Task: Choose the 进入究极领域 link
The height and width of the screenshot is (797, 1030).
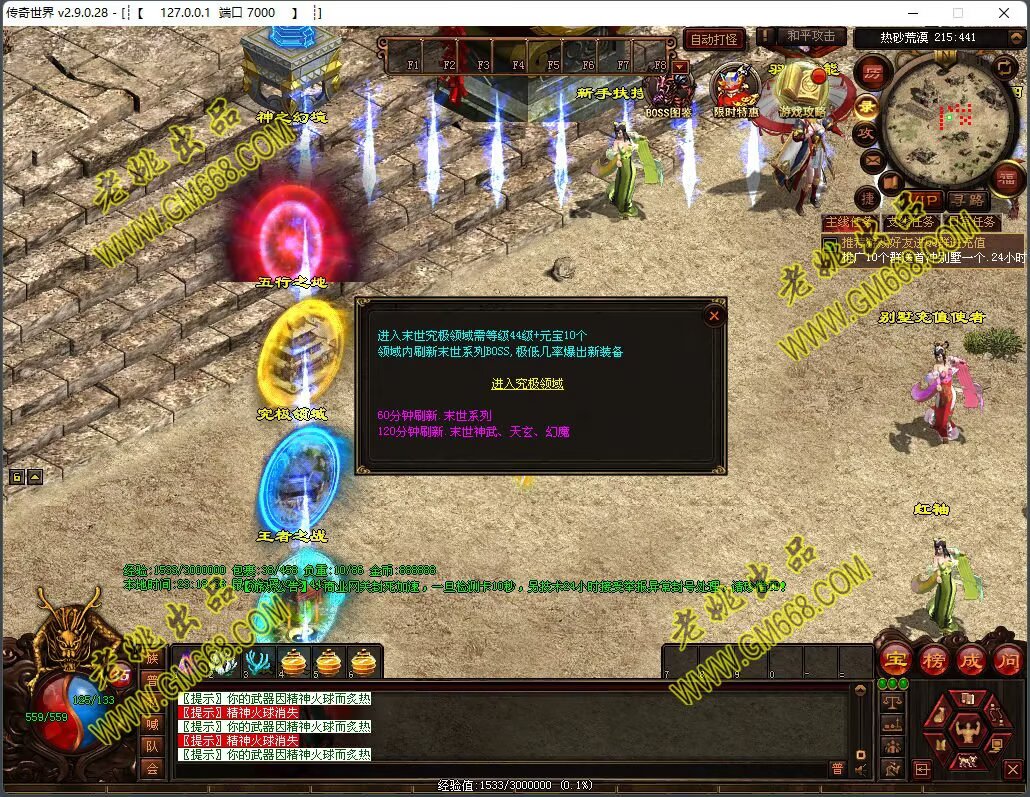Action: pos(527,384)
